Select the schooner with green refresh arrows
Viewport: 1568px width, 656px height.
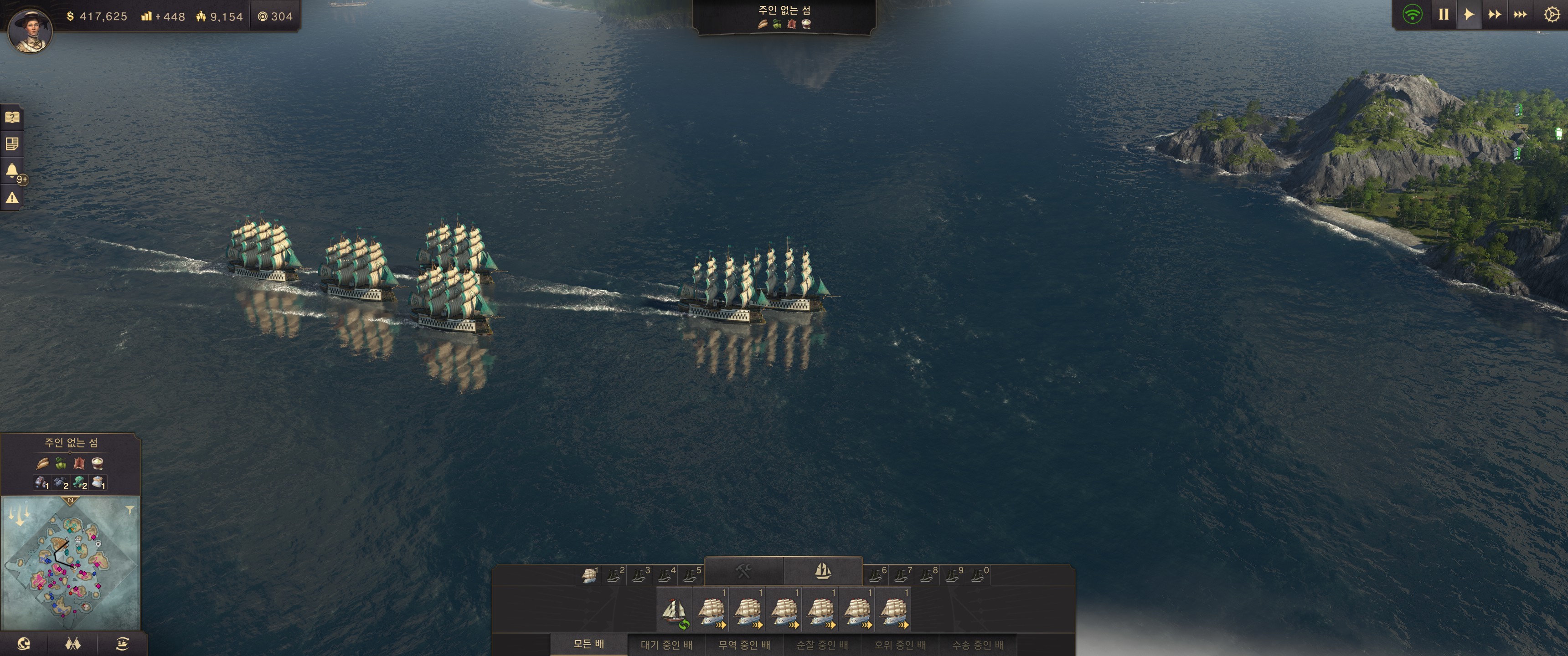click(x=675, y=611)
